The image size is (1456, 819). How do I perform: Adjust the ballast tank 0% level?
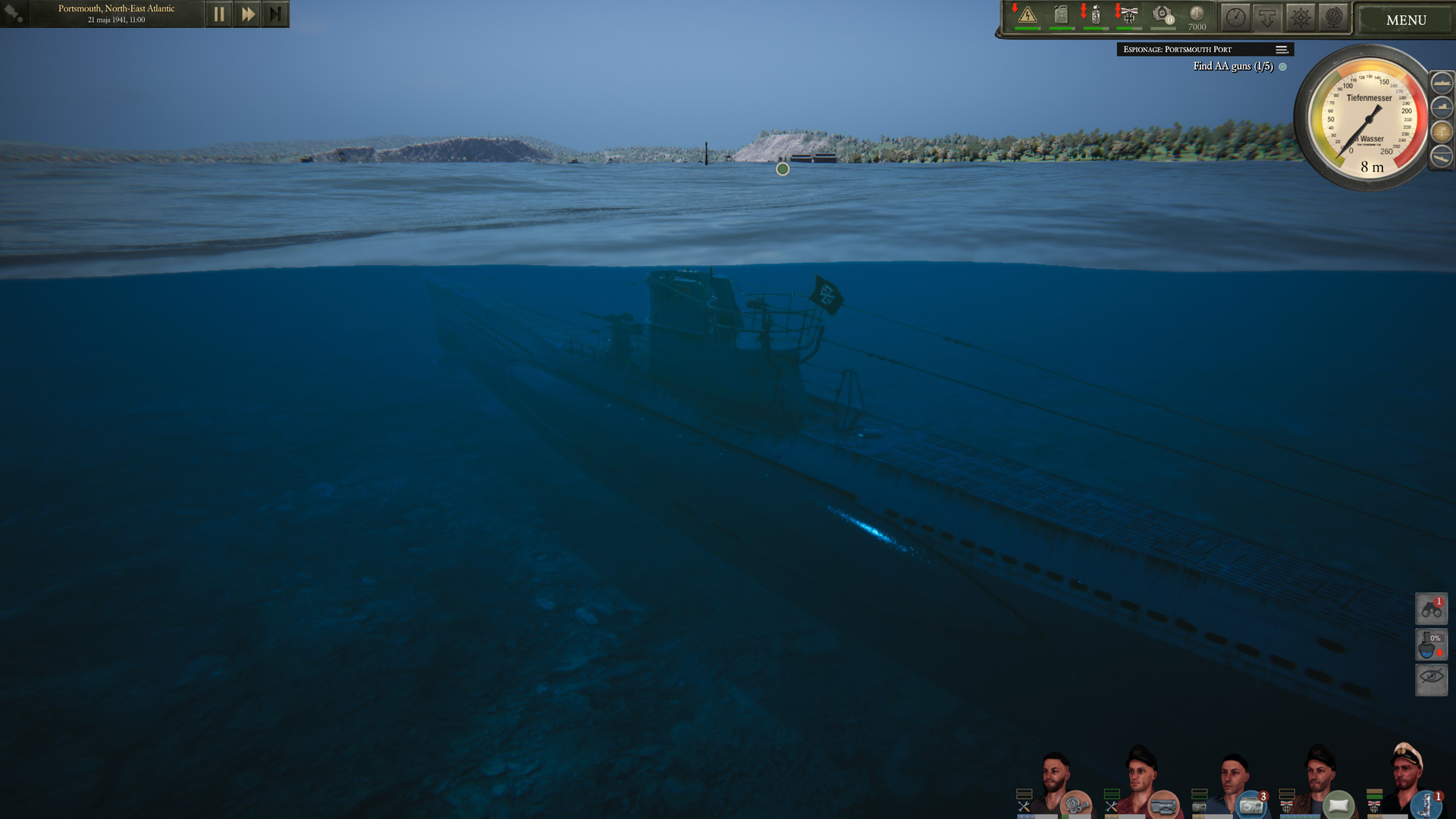(x=1431, y=644)
